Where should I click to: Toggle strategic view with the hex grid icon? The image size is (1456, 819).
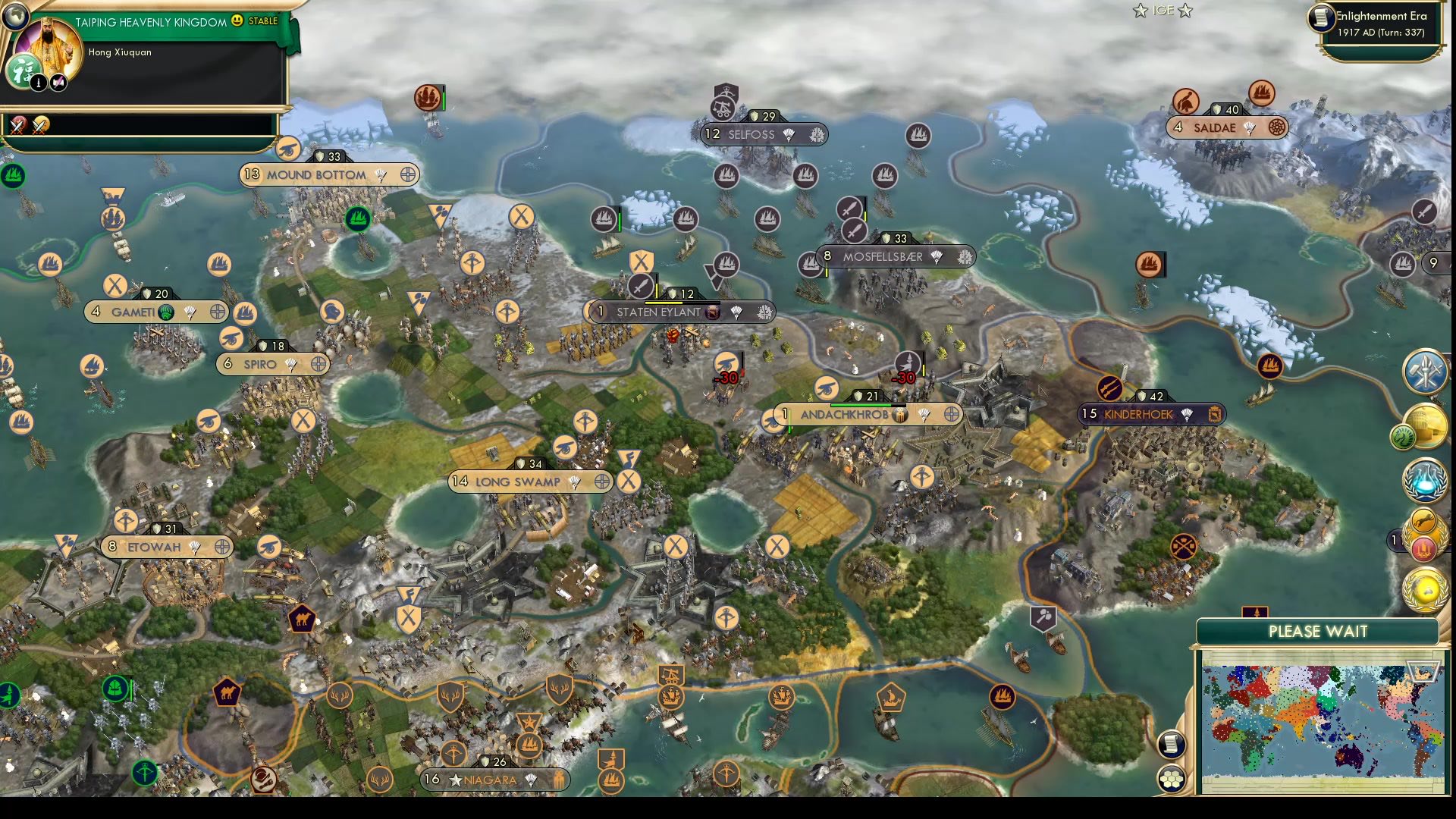(x=1171, y=778)
